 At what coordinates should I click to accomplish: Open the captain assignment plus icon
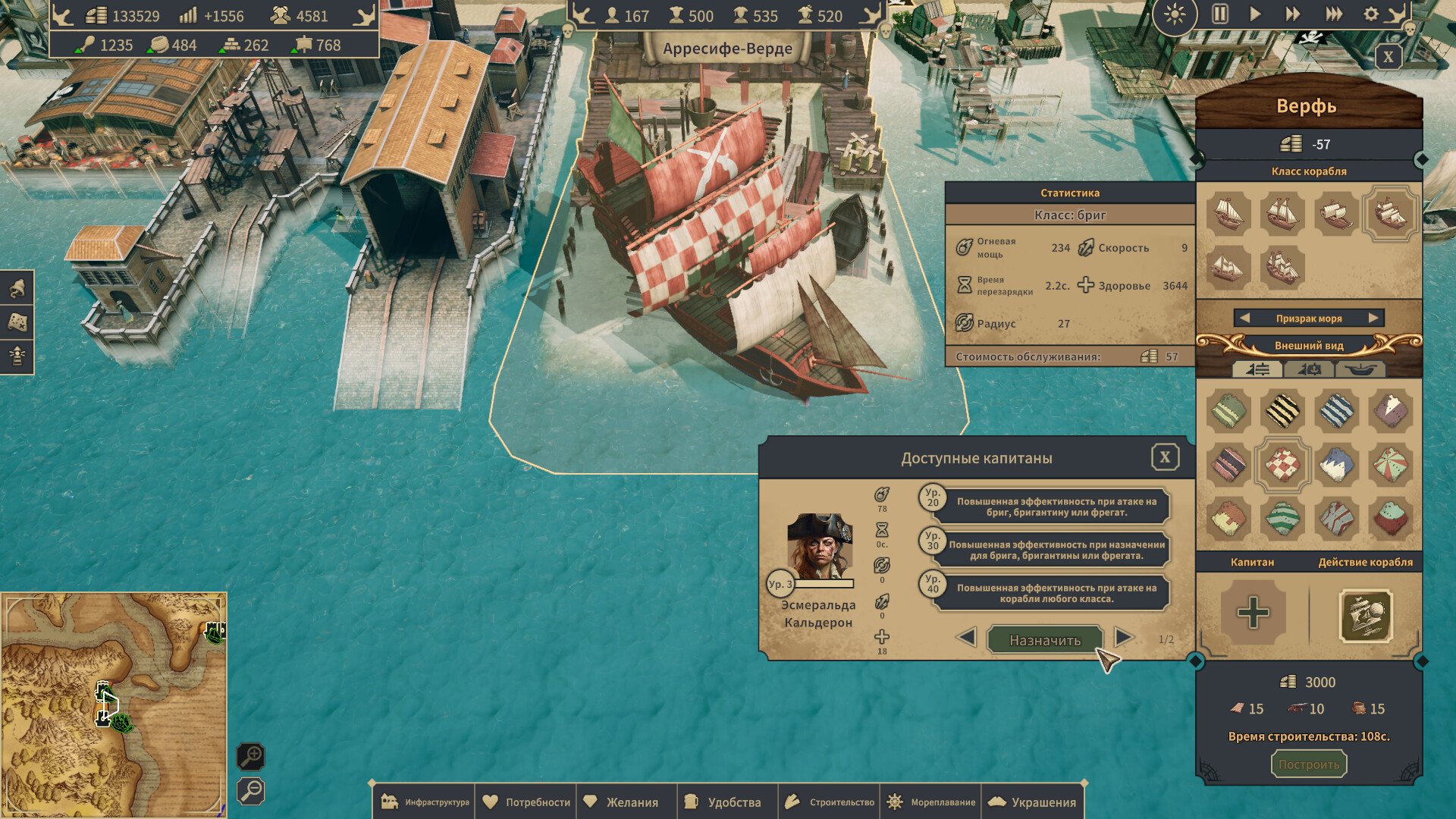1253,613
